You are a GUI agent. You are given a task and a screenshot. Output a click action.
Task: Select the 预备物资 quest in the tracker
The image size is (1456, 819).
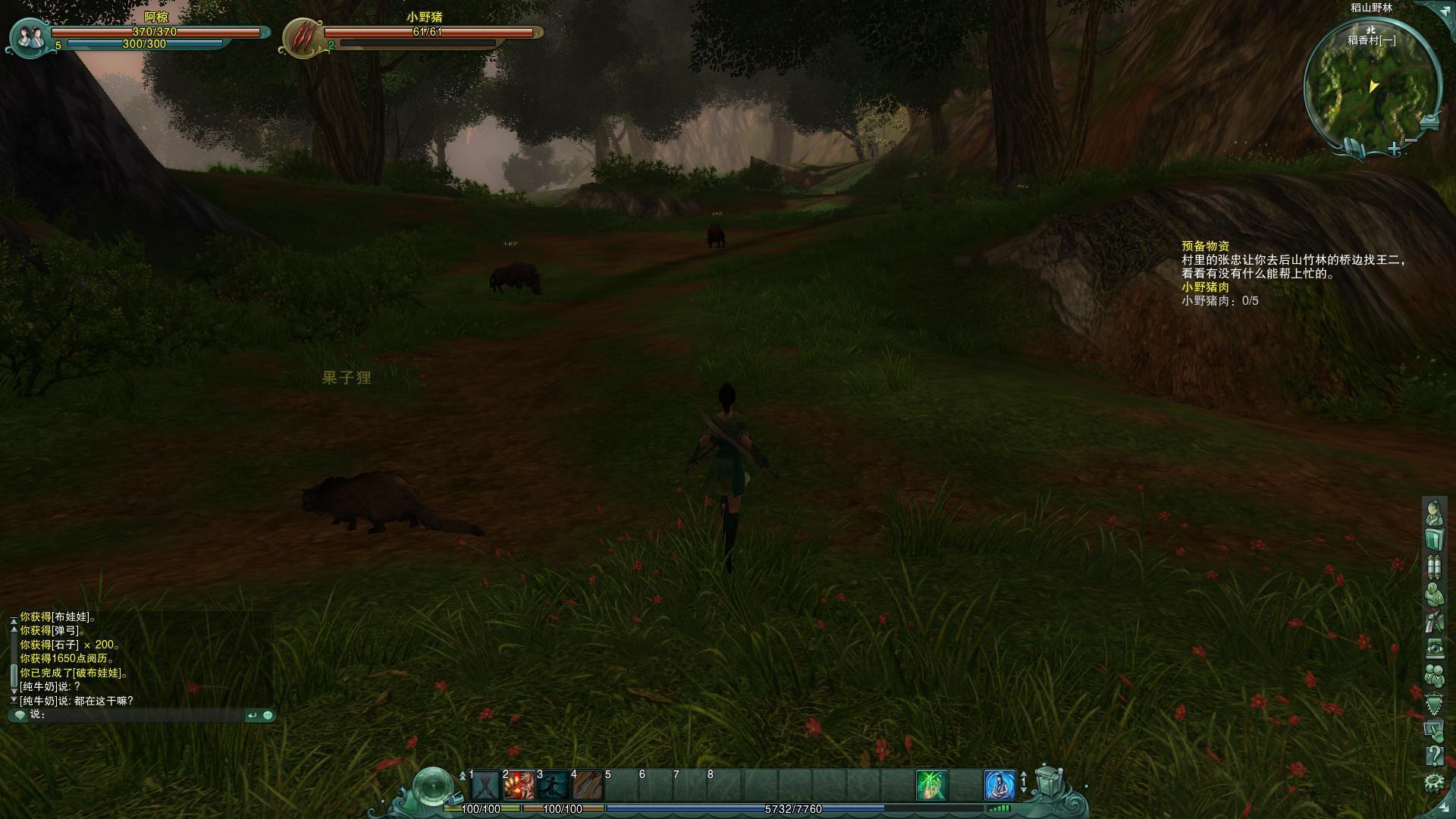point(1205,246)
